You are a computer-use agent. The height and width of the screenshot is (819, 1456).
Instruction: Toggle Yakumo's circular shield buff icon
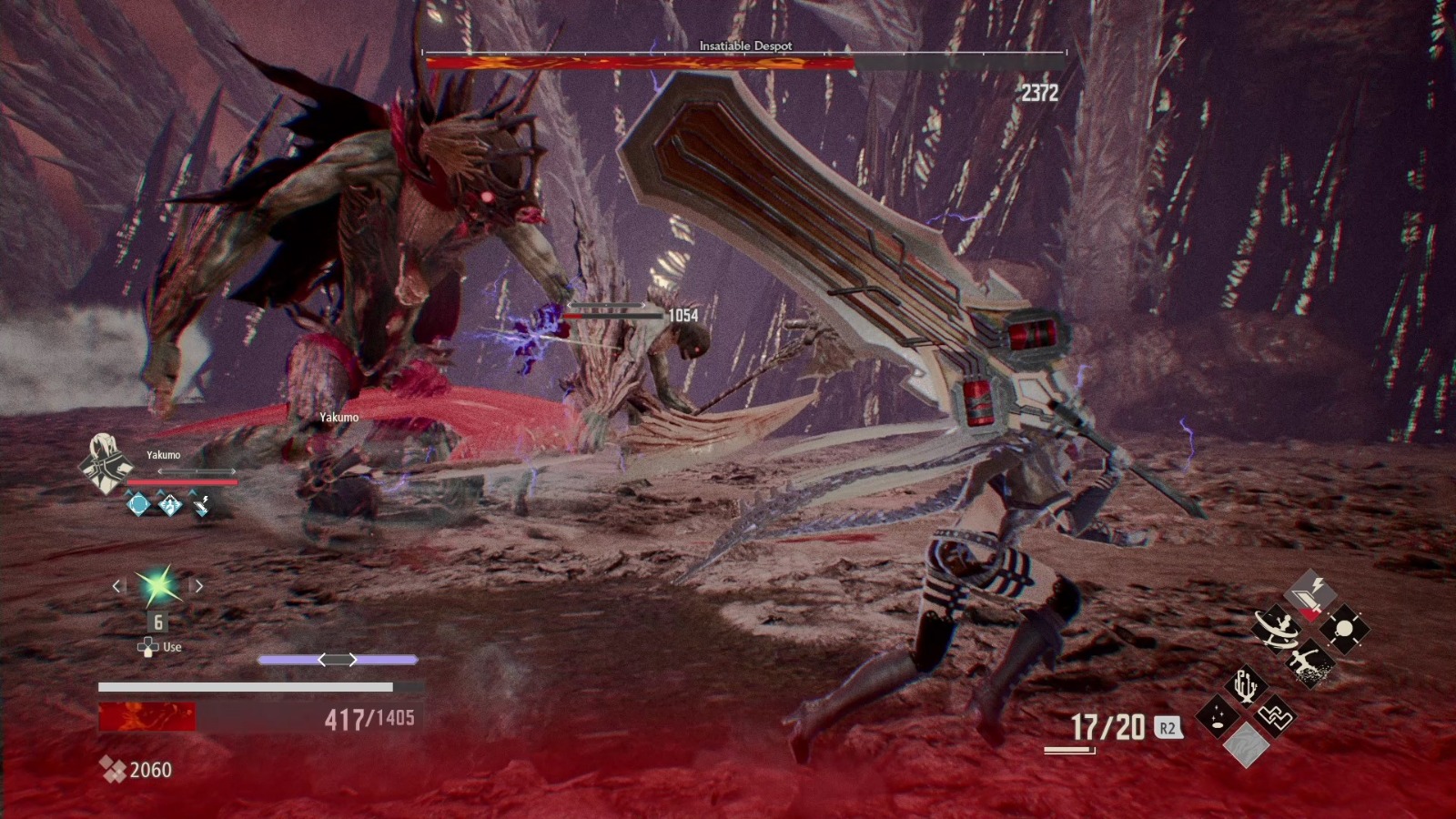[137, 506]
